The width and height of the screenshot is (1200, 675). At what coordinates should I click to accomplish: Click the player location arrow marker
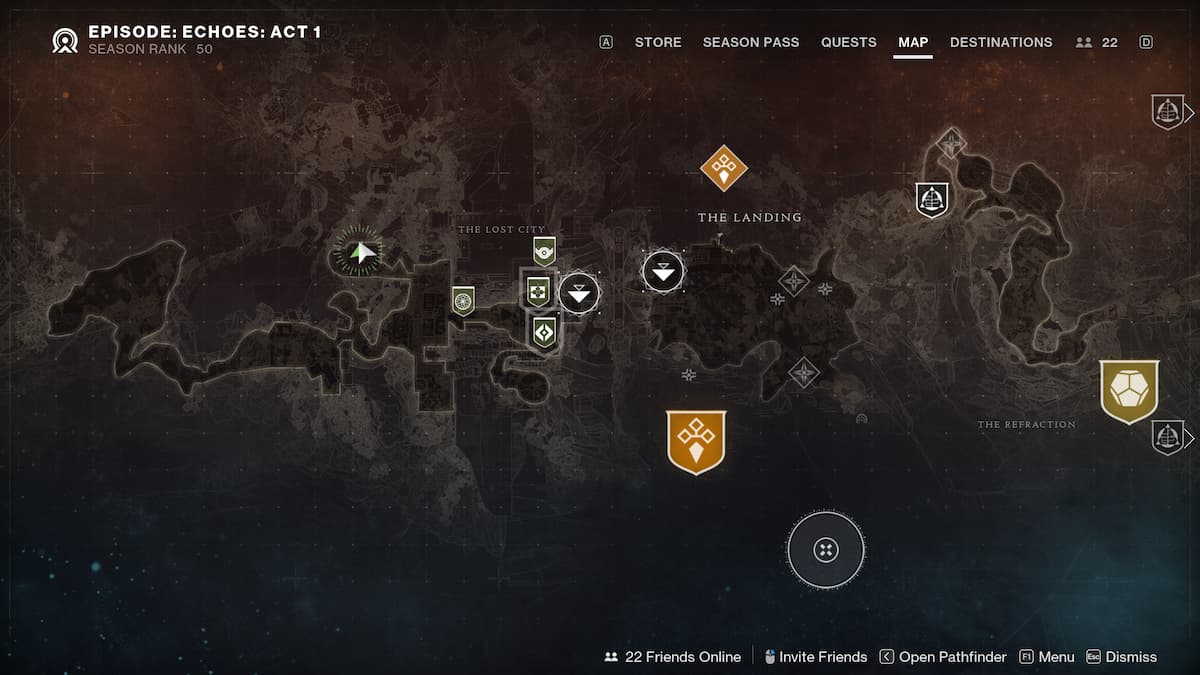(360, 253)
